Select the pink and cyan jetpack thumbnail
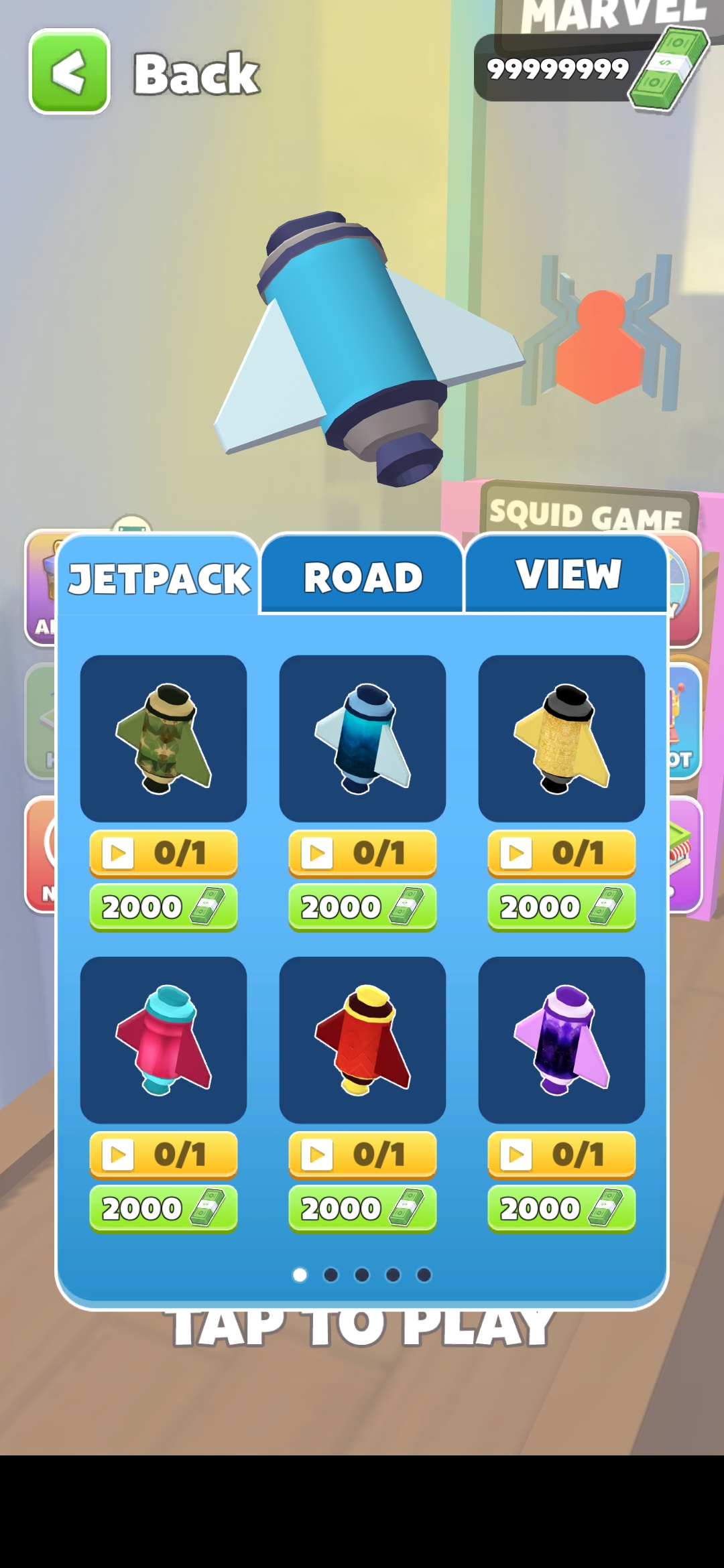724x1568 pixels. pyautogui.click(x=164, y=1039)
